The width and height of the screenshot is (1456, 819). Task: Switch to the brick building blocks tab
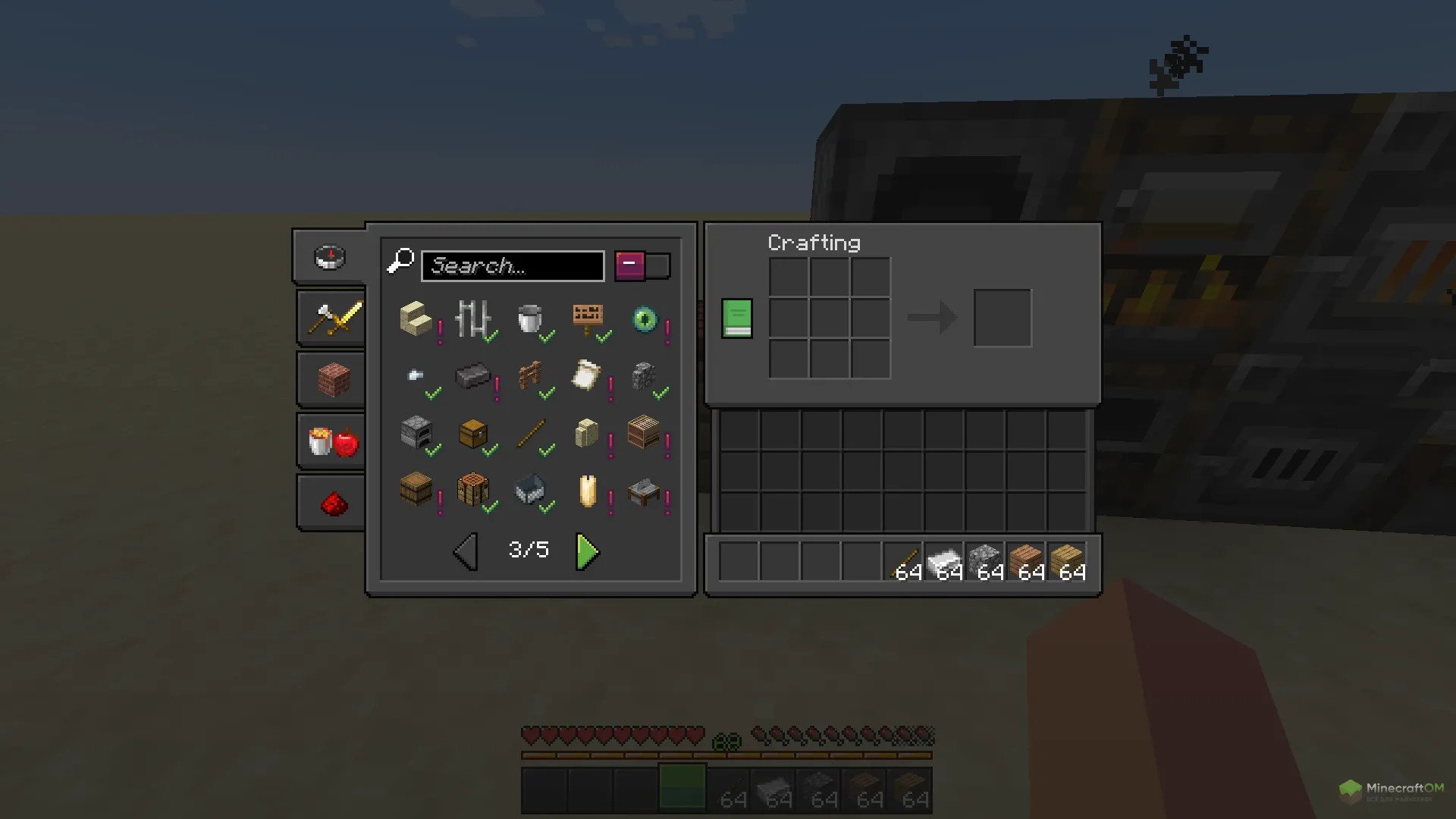point(334,380)
